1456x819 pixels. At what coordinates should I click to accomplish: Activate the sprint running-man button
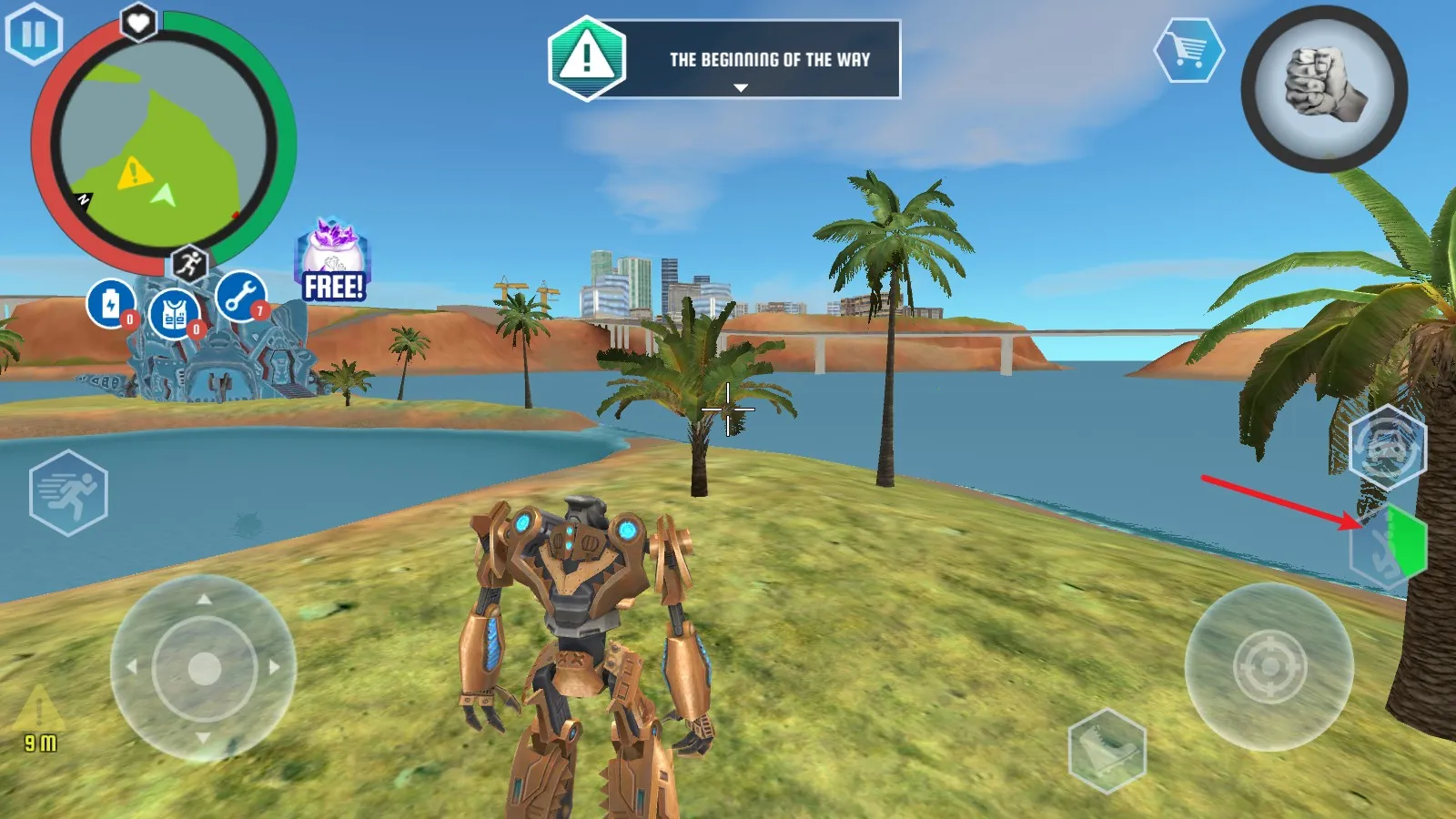[68, 492]
